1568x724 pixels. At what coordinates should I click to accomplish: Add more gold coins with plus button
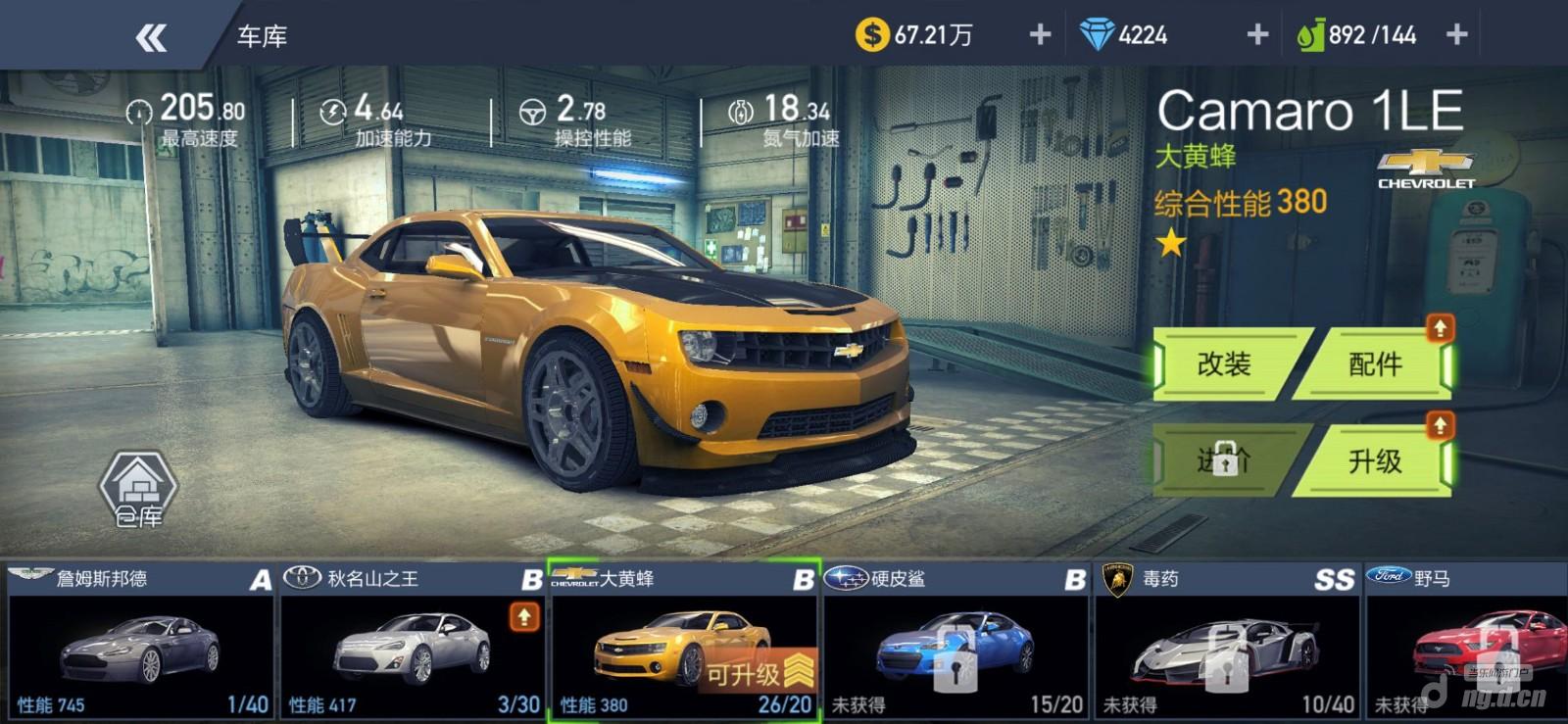[x=1040, y=35]
